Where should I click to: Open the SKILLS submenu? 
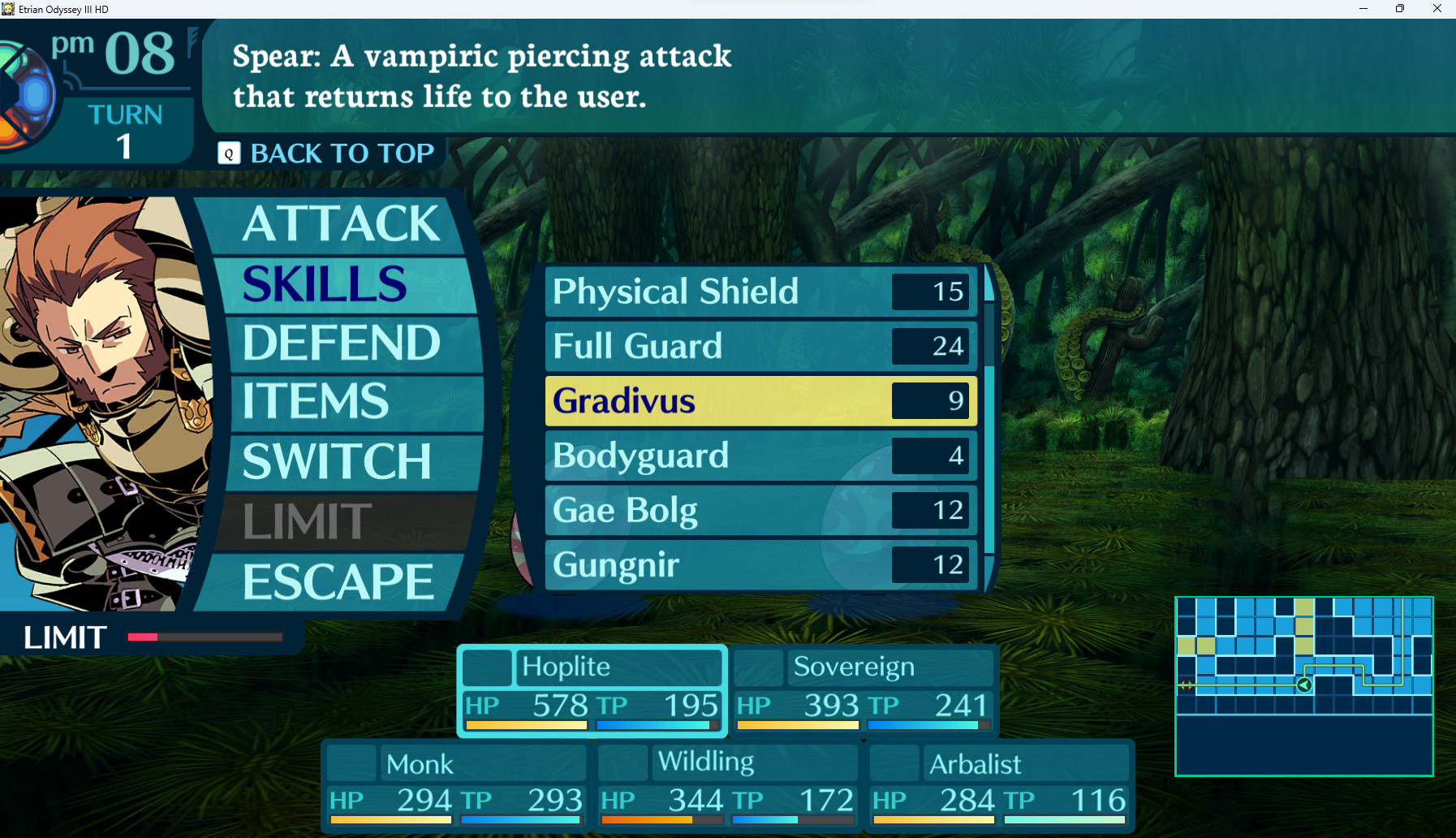click(x=323, y=285)
